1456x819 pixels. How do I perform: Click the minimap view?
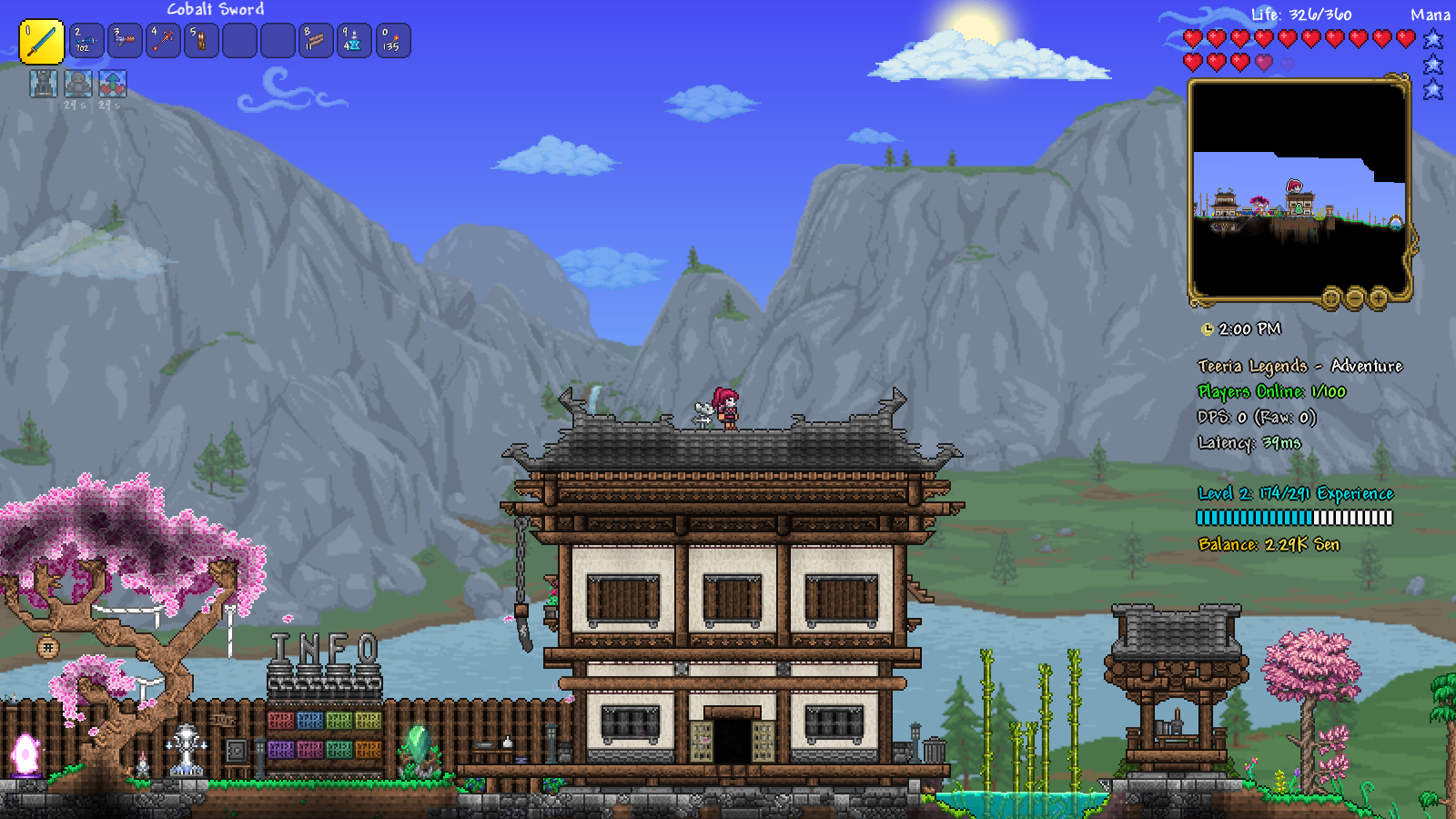[x=1299, y=189]
